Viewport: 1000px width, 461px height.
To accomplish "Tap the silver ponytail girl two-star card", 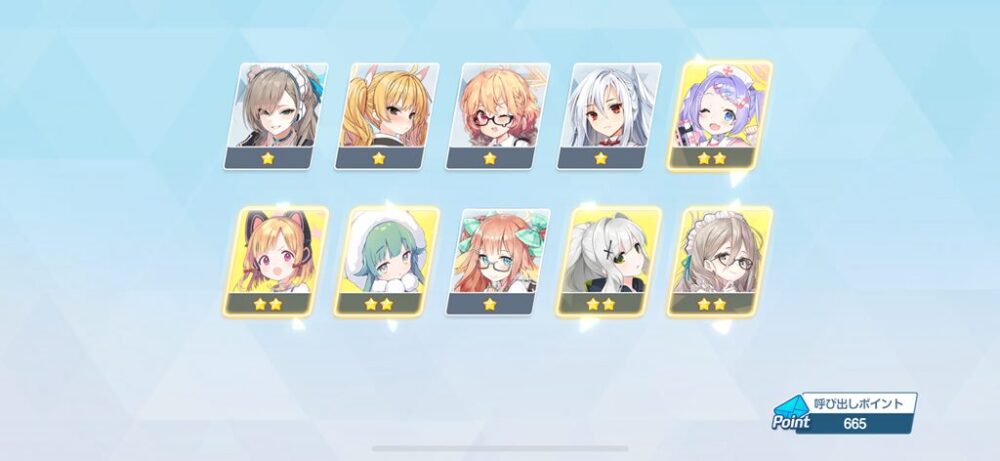I will point(607,260).
